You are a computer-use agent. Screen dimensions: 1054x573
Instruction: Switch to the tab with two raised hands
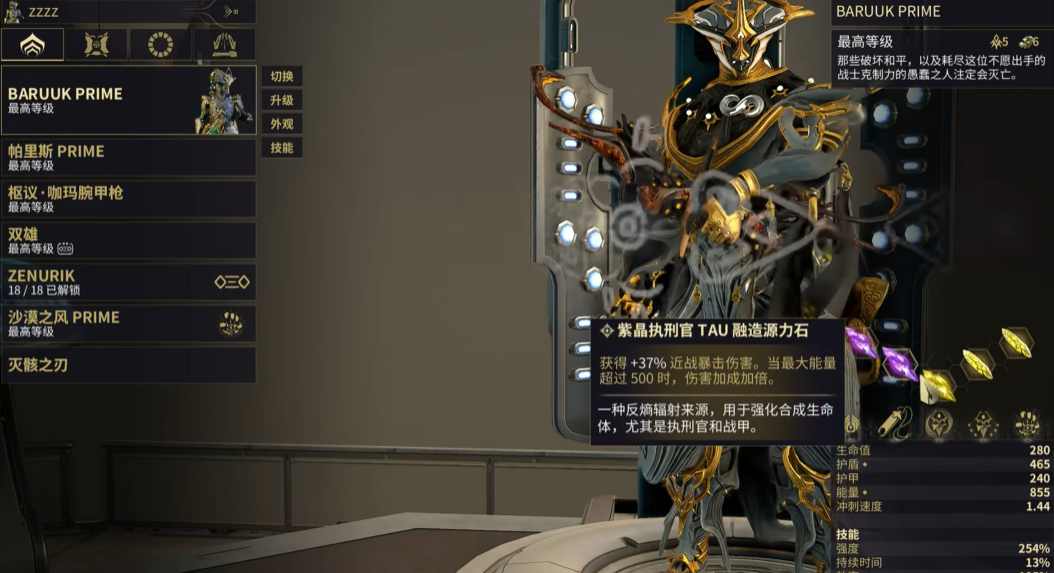pyautogui.click(x=224, y=44)
